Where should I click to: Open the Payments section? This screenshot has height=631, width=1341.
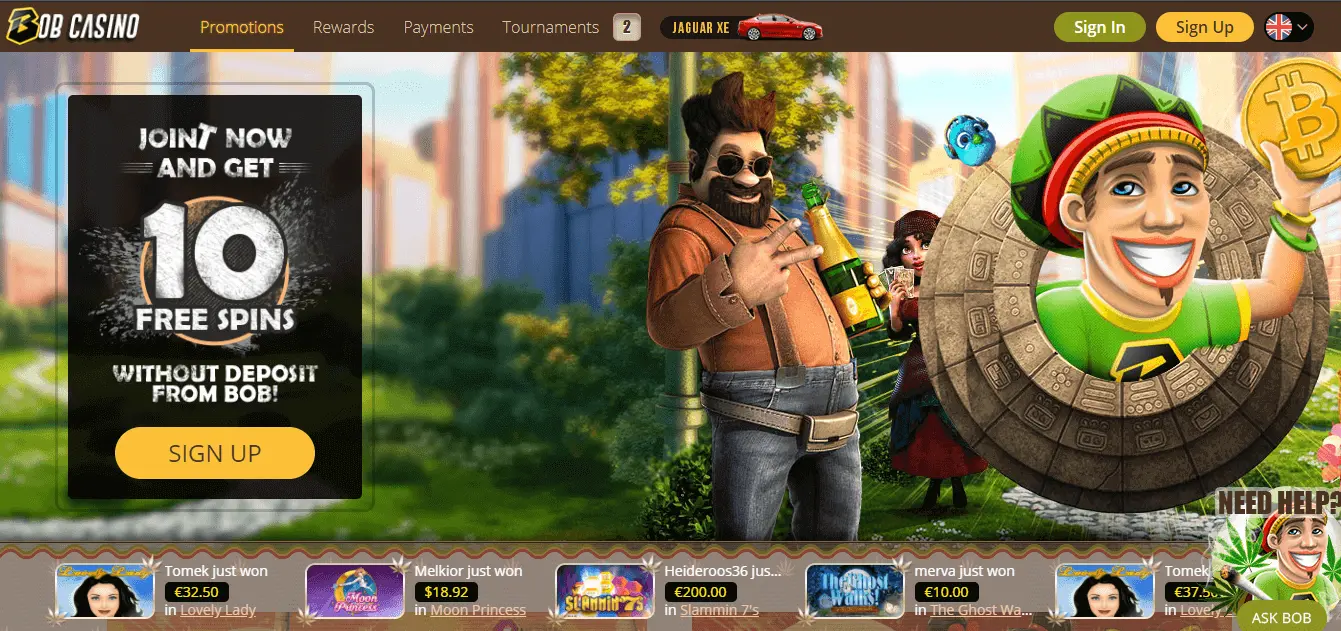tap(438, 27)
